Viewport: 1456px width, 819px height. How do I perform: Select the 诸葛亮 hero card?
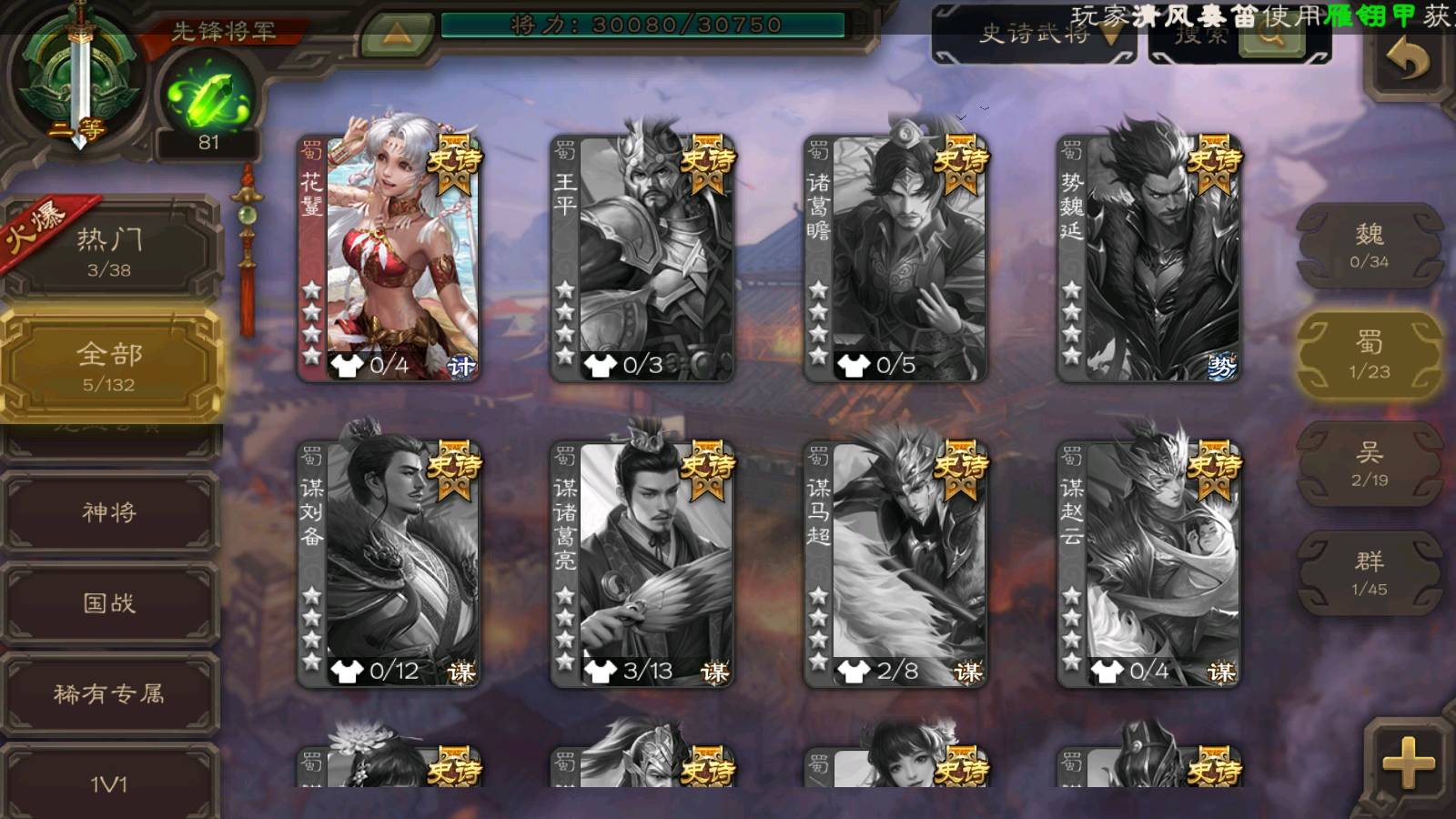(x=642, y=563)
